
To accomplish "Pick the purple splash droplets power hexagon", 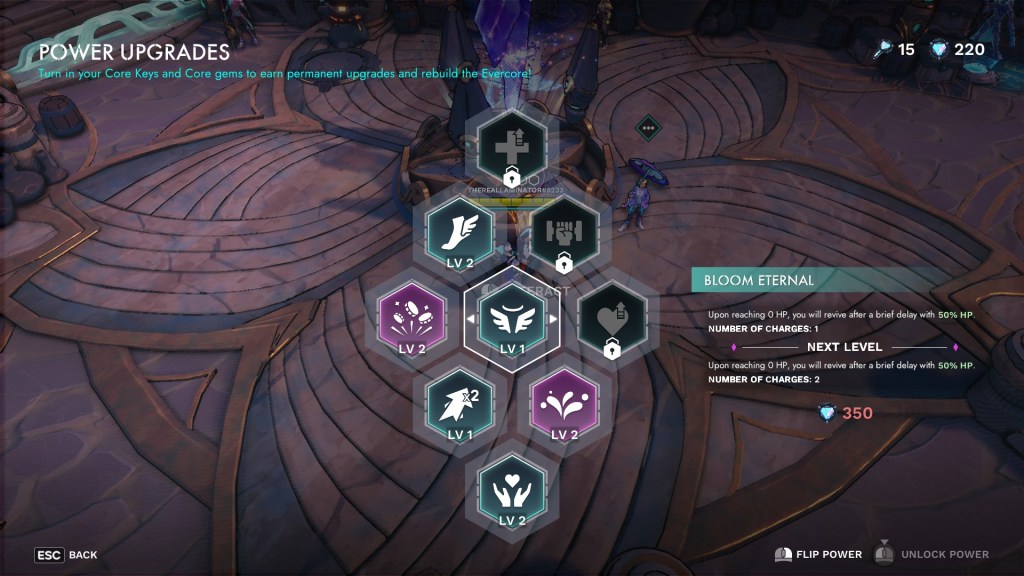I will coord(563,405).
